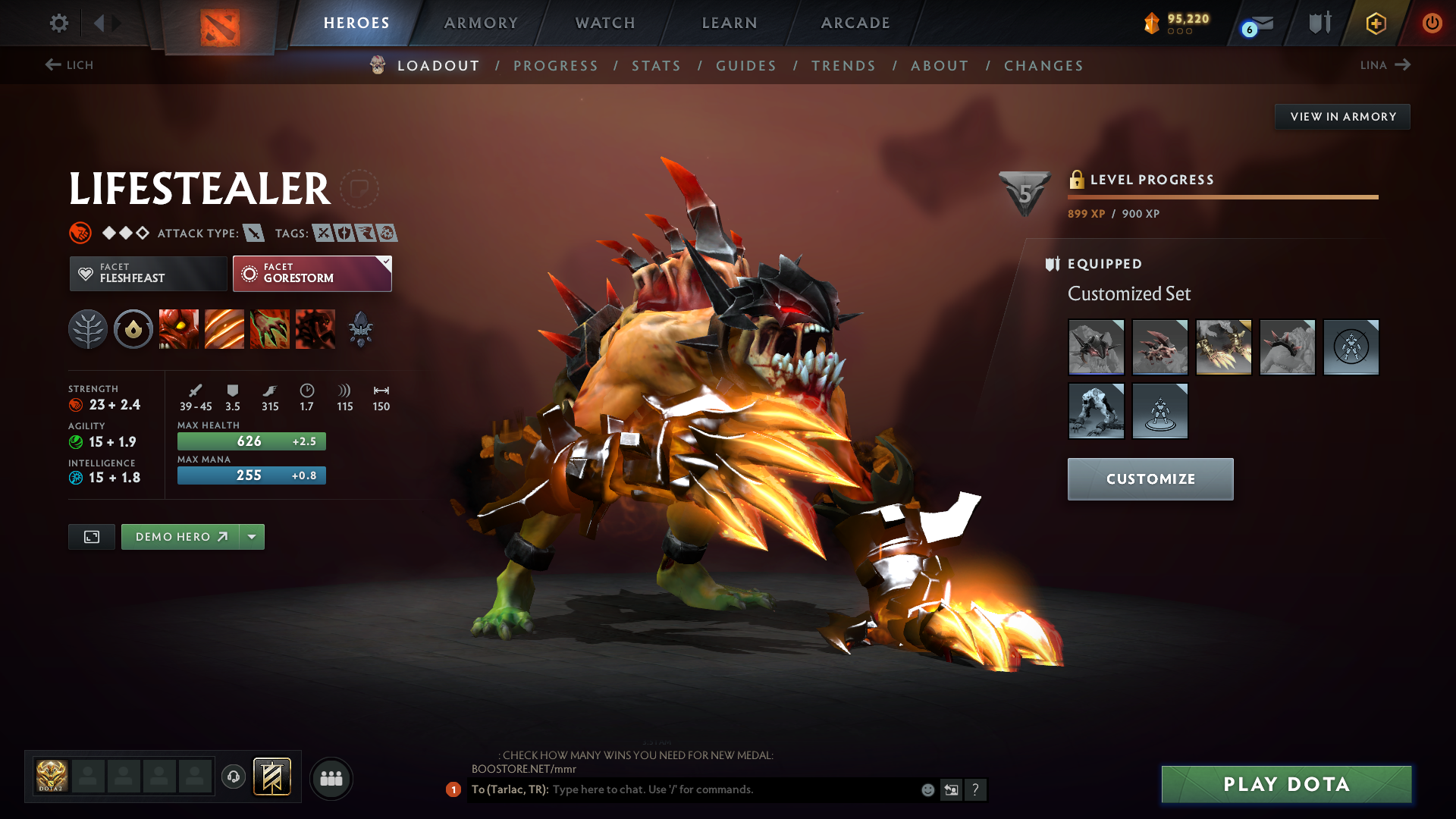Select the Fleshfeast facet

pyautogui.click(x=148, y=274)
